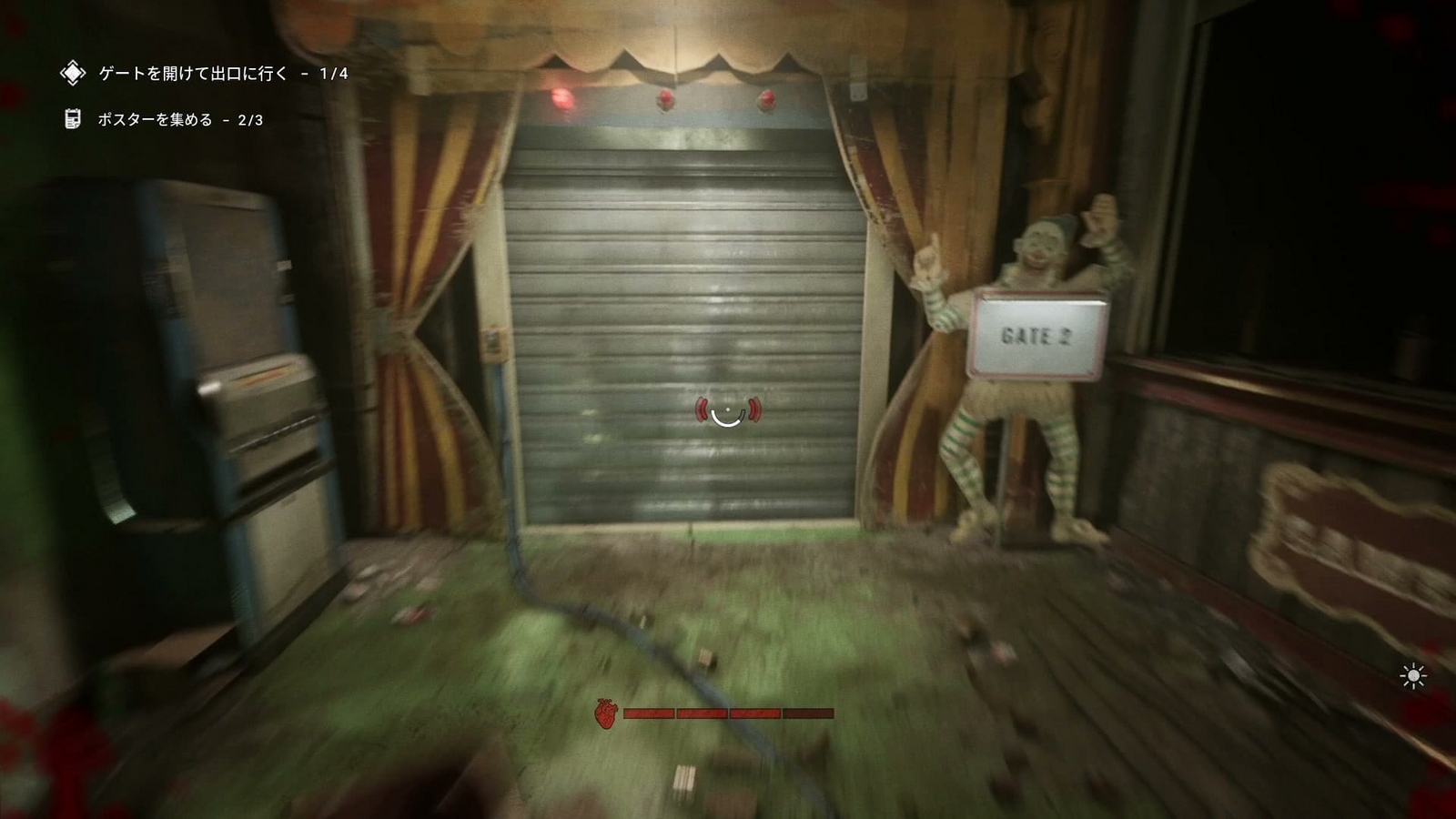Click the circular interaction reticle at screen center
Screen dimensions: 1456x819
point(728,414)
